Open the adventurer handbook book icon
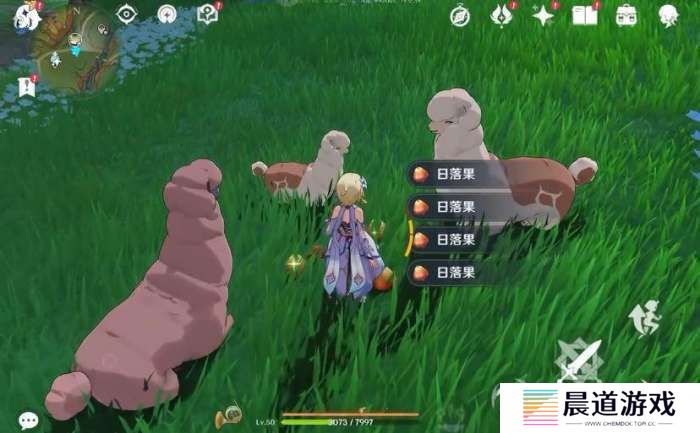This screenshot has width=700, height=433. [x=584, y=15]
